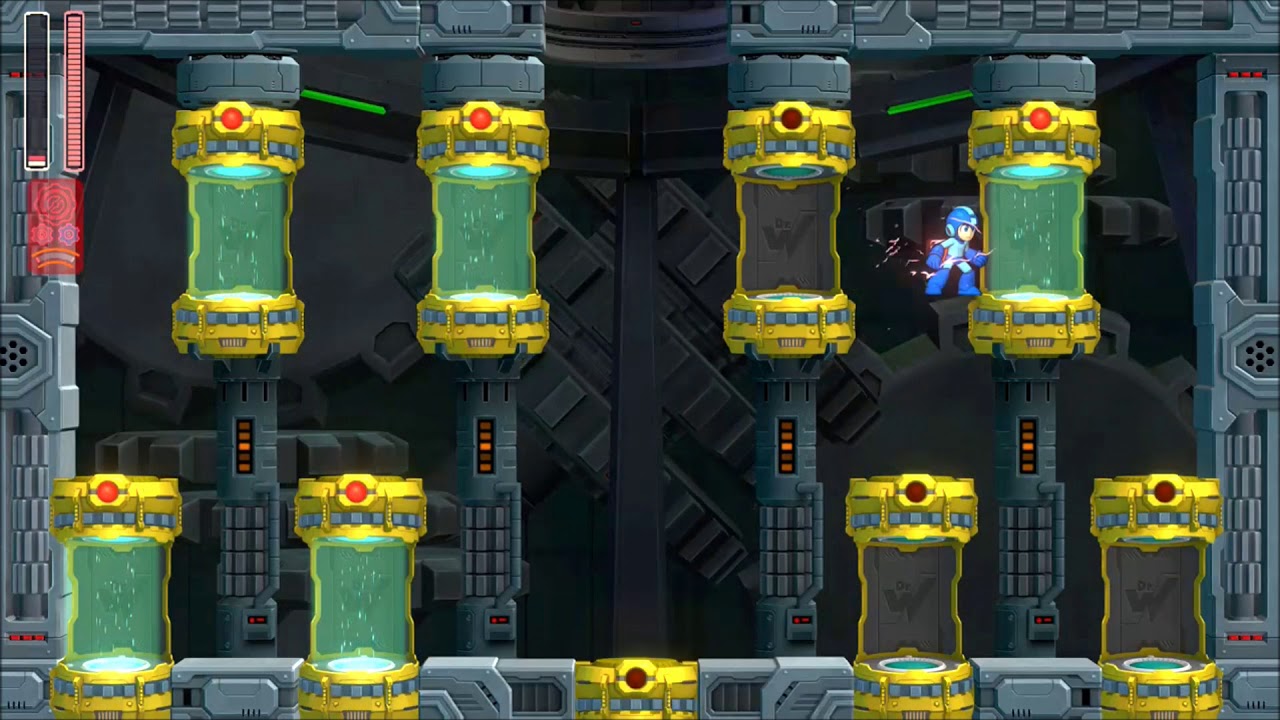This screenshot has height=720, width=1280.
Task: Click the orange signal-wave indicator below the gears
Action: point(52,259)
